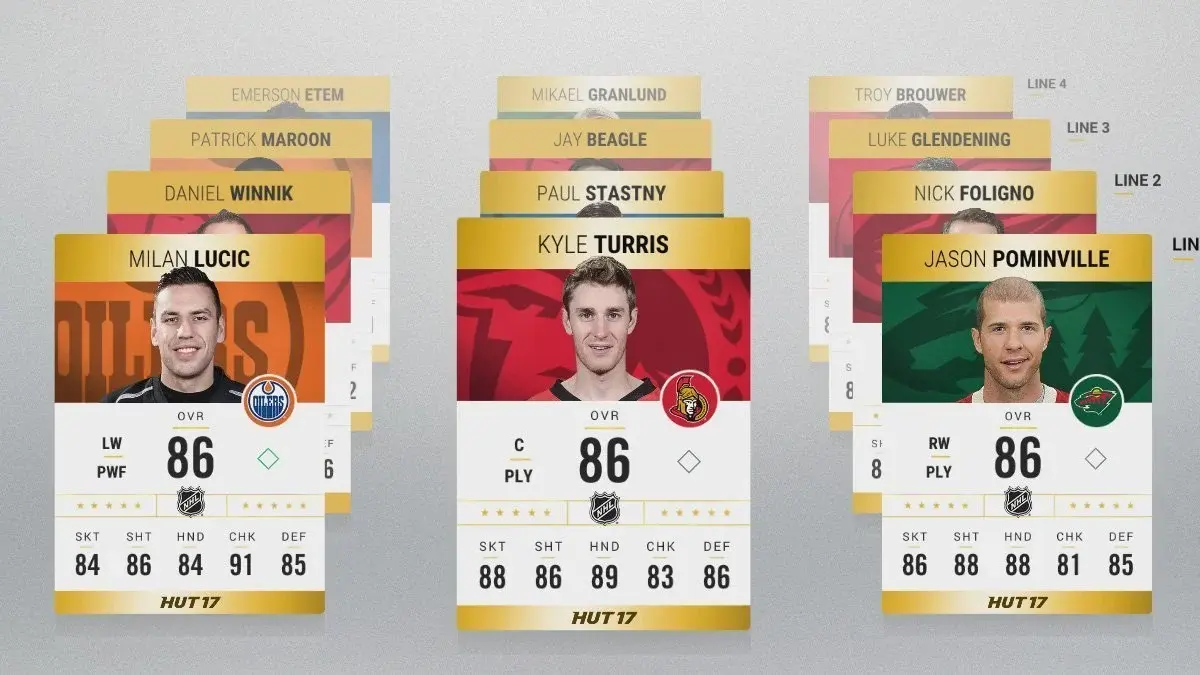Select the Daniel Winnik card
Screen dimensions: 1200x675
point(229,192)
